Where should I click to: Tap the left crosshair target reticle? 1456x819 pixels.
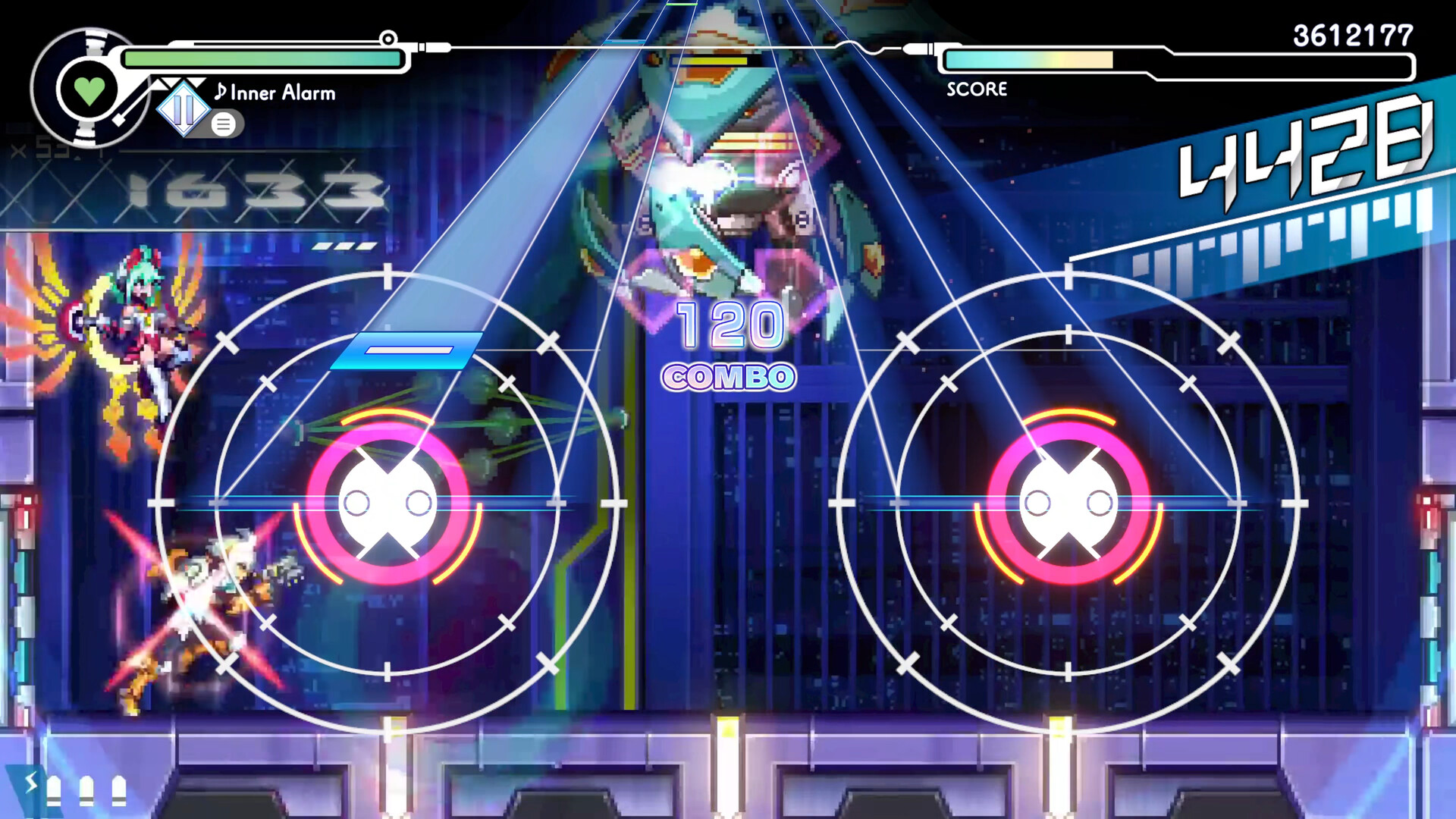pyautogui.click(x=388, y=500)
